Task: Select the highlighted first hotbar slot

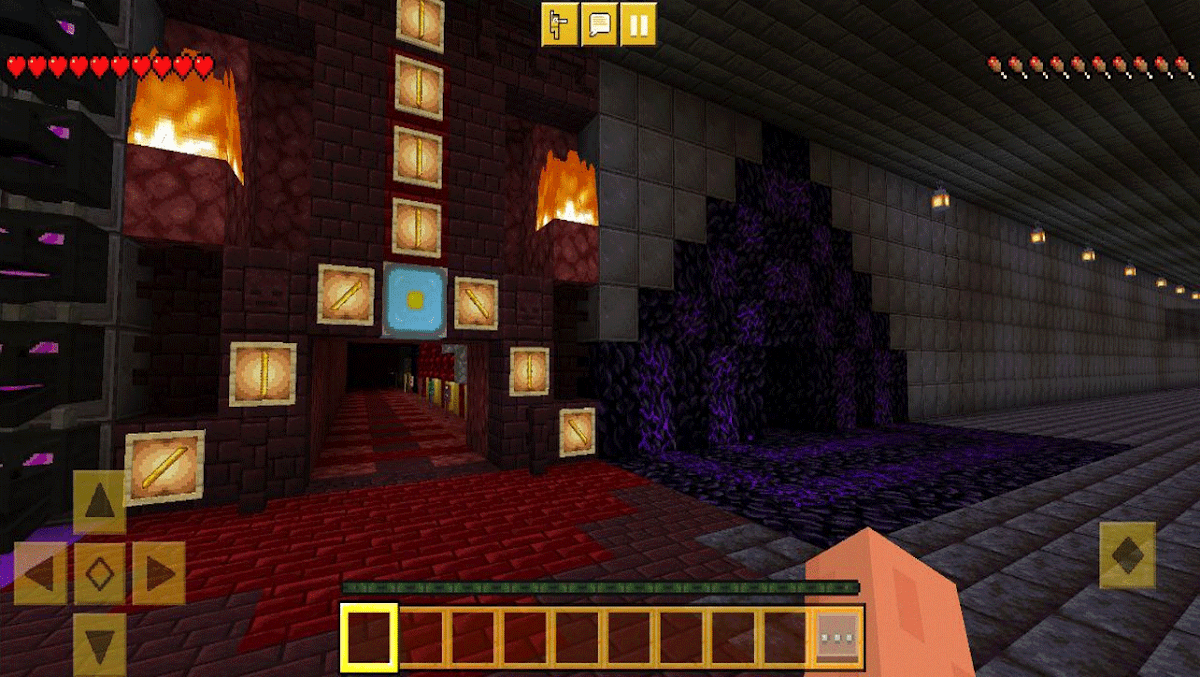Action: (x=369, y=636)
